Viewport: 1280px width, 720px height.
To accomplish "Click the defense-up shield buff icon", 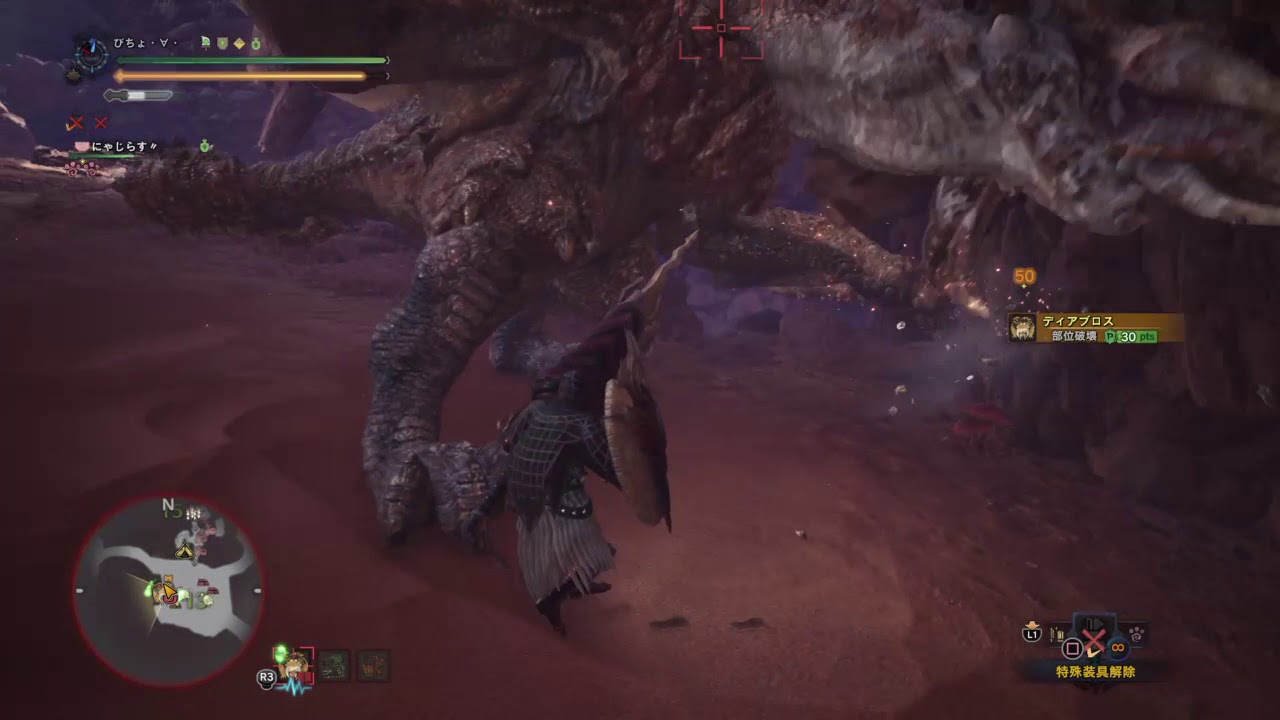I will coord(221,43).
